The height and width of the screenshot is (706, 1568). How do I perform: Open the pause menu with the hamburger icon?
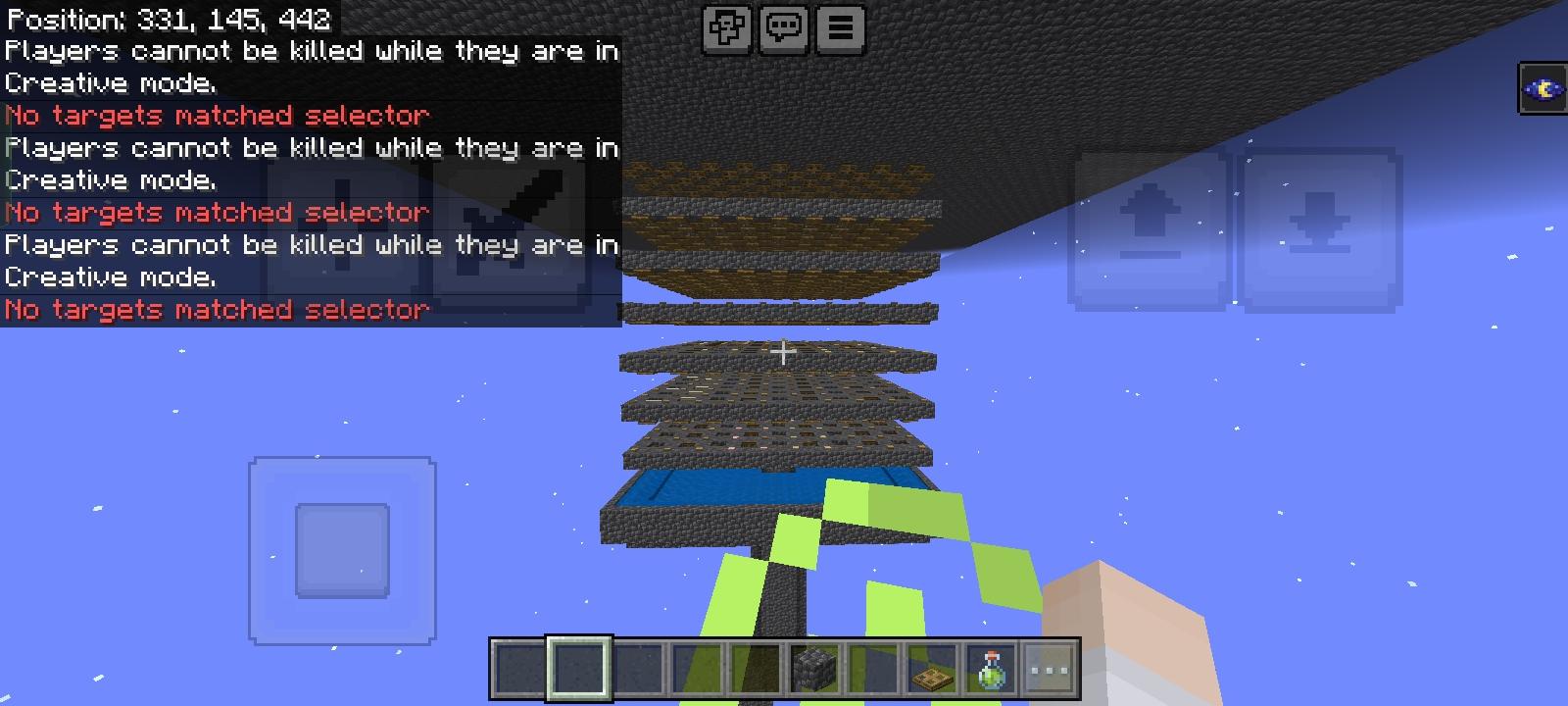839,28
